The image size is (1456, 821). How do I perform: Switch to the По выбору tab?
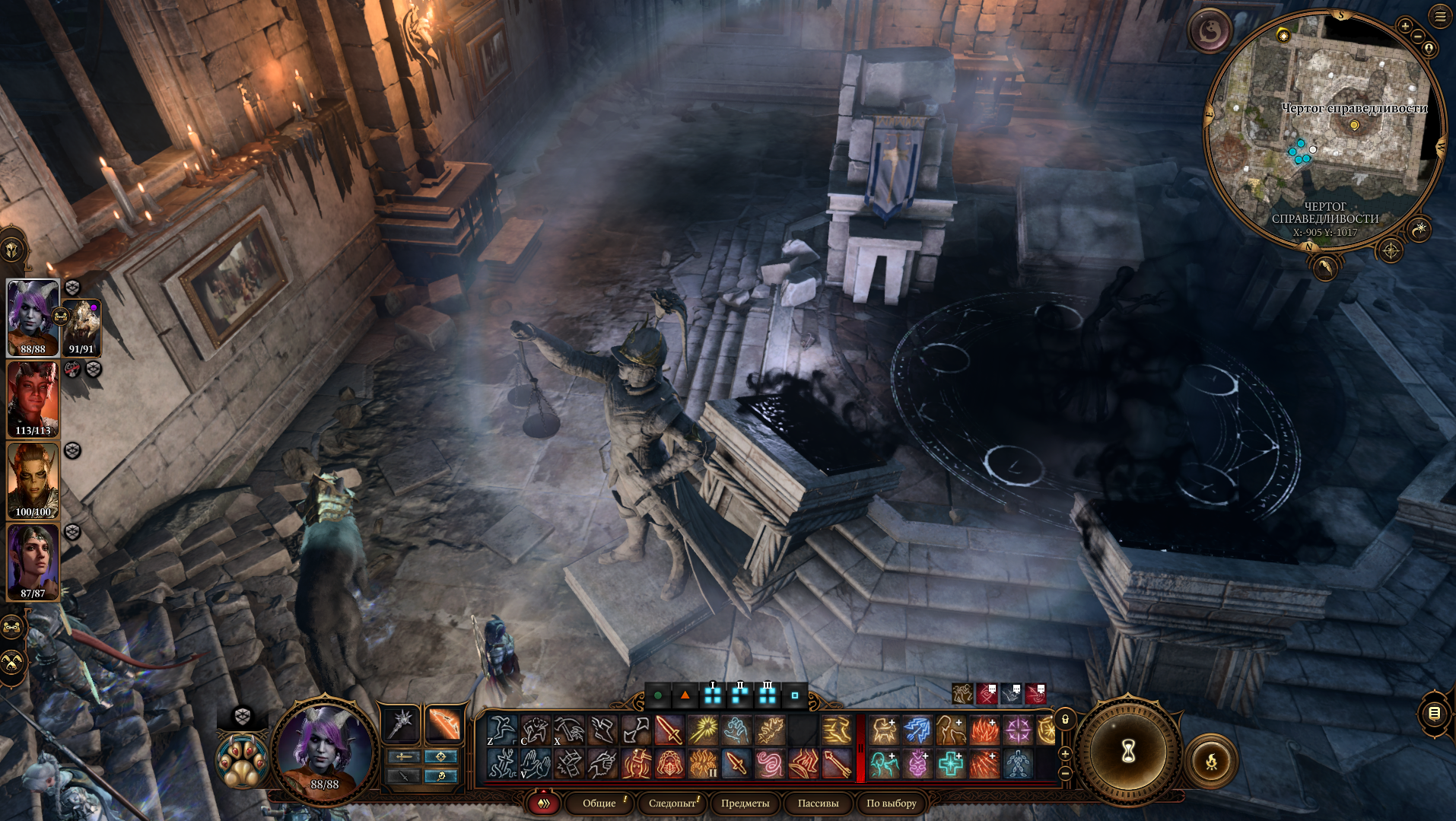point(891,803)
